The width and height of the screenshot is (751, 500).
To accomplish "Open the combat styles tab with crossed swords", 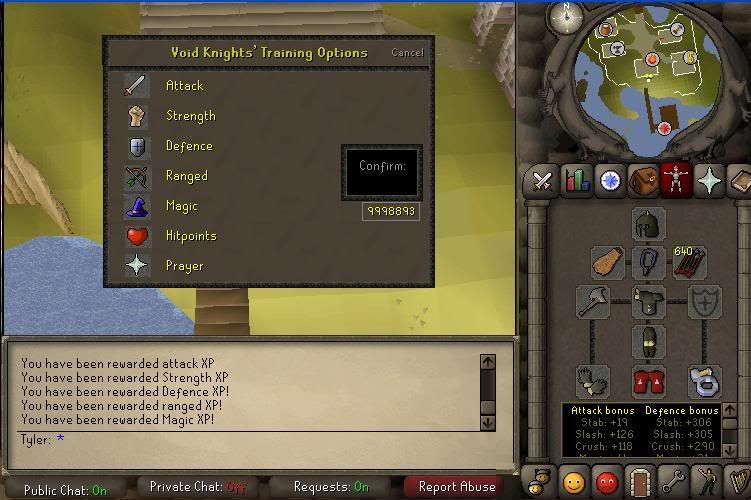I will click(543, 181).
